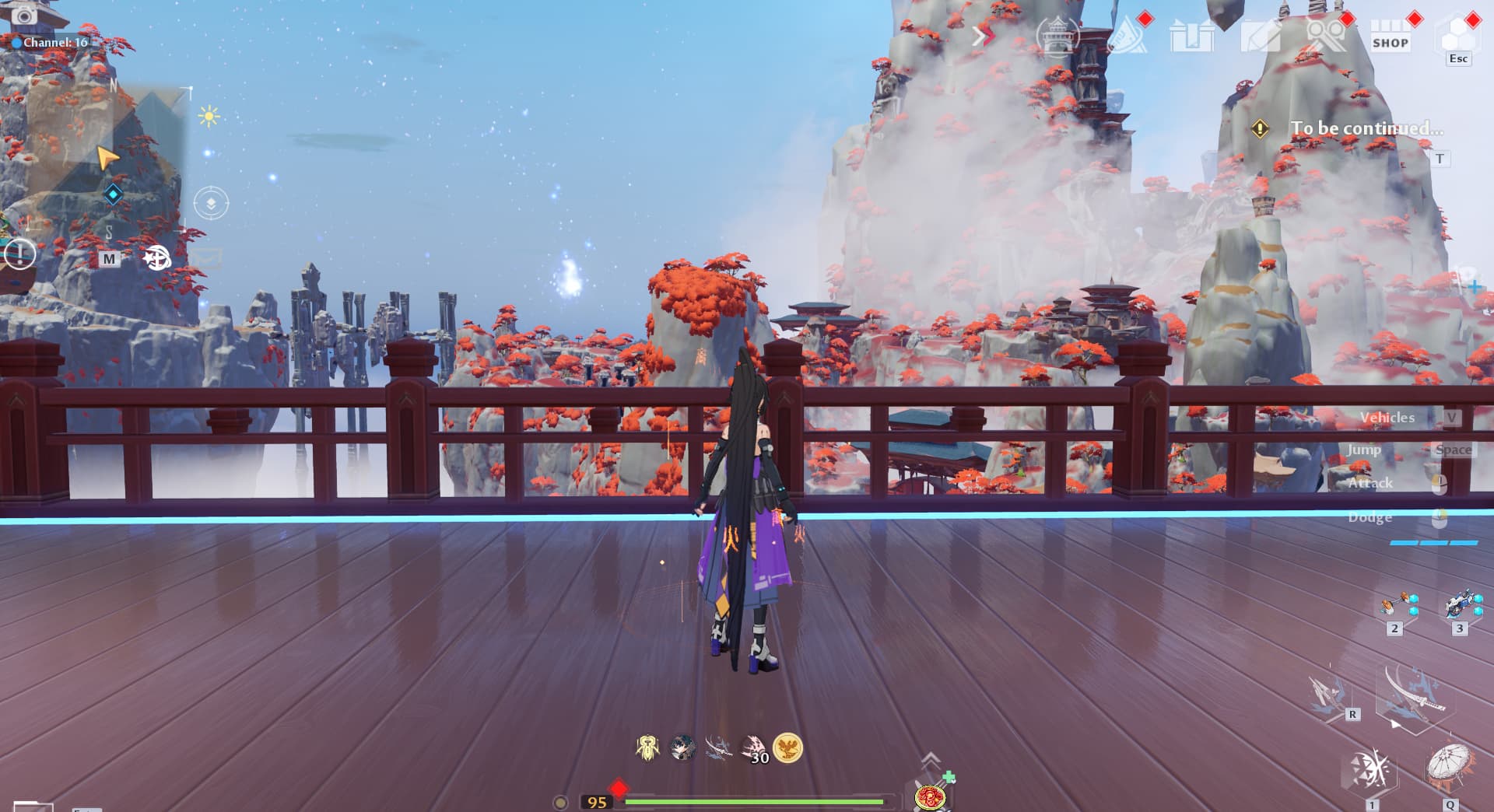Open the crossed swords weapons menu
This screenshot has height=812, width=1494.
(1325, 36)
